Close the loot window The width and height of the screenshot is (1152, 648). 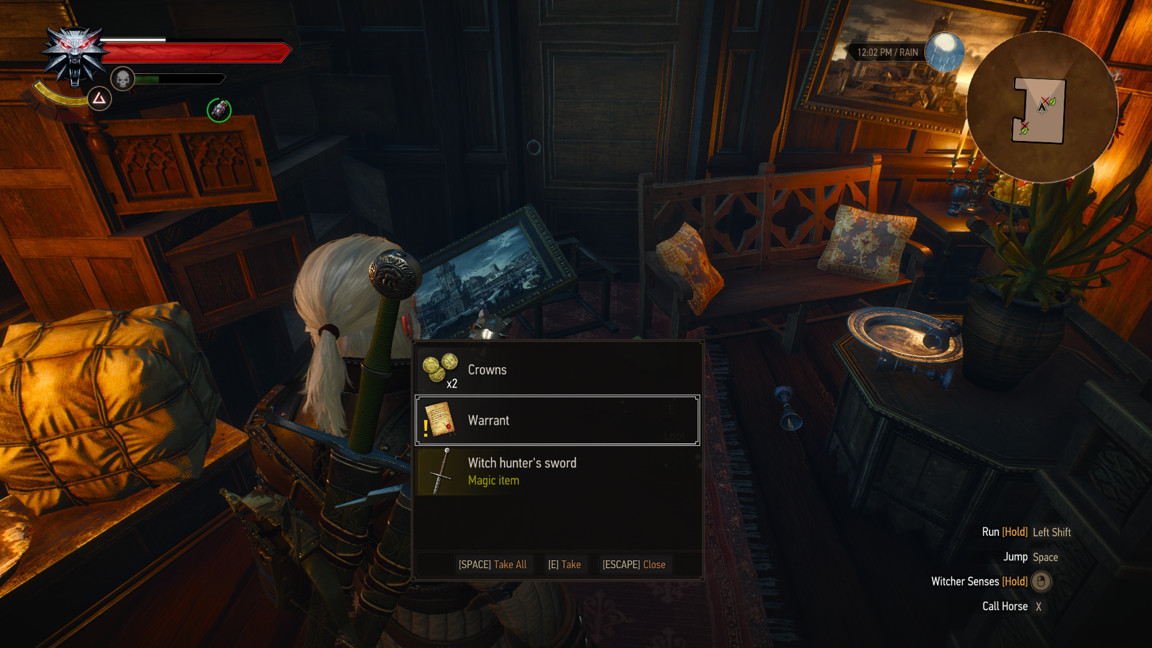pyautogui.click(x=633, y=564)
